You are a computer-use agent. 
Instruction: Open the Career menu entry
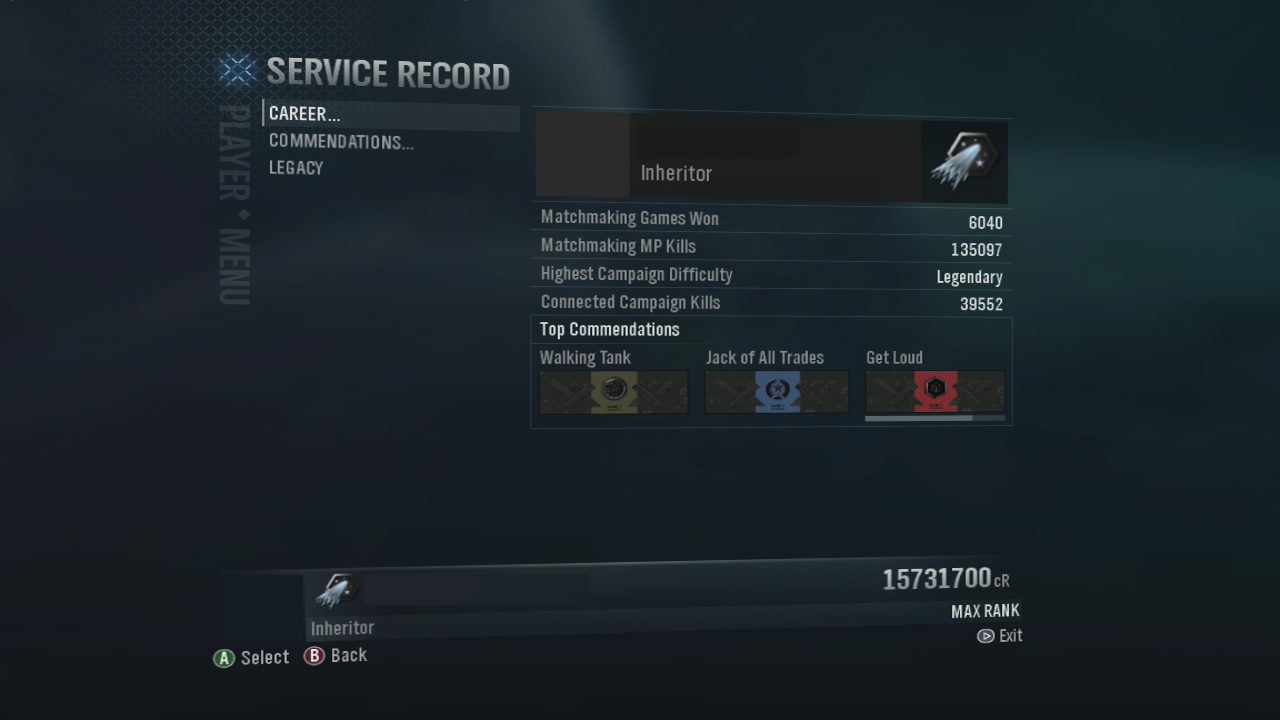coord(304,114)
